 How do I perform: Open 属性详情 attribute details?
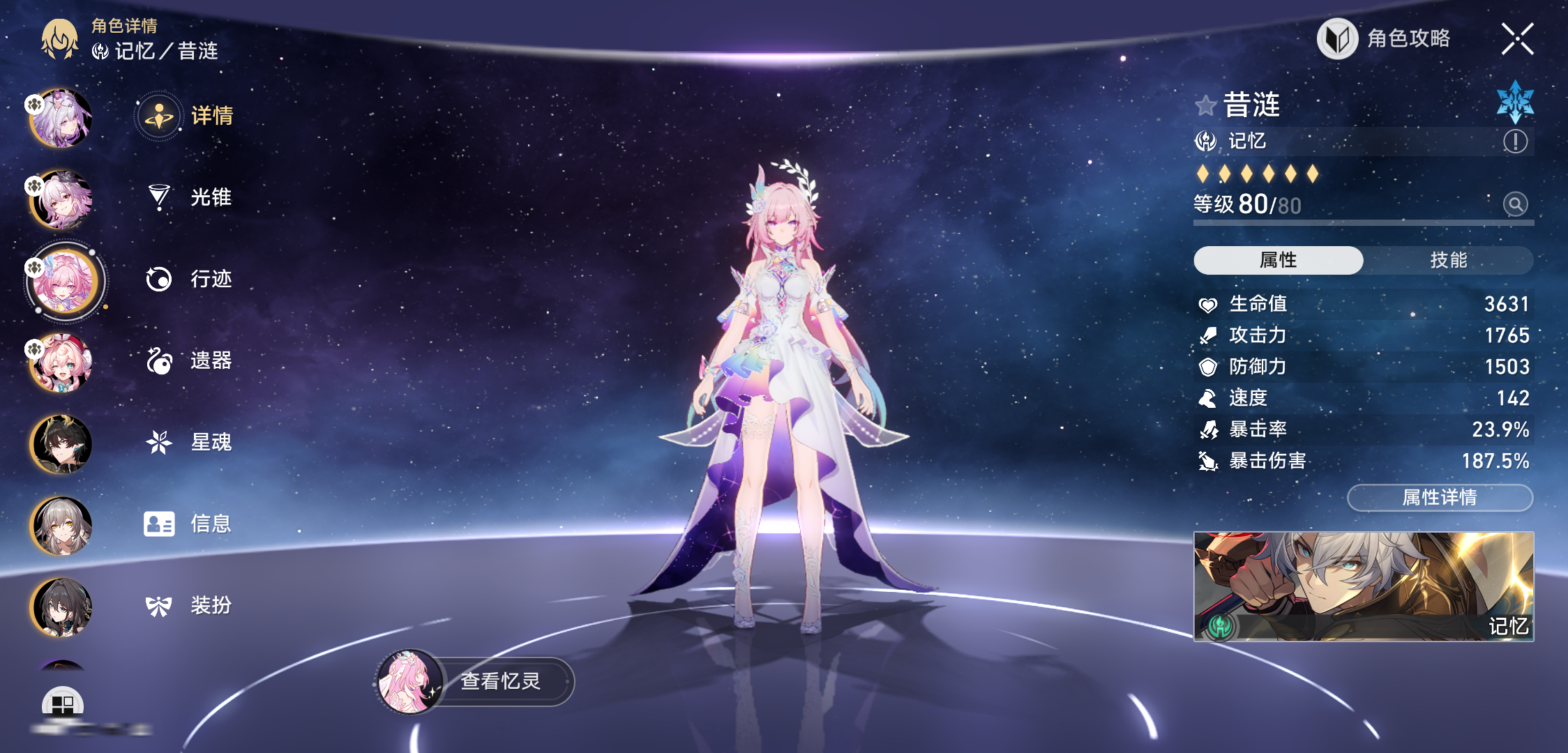pos(1440,498)
